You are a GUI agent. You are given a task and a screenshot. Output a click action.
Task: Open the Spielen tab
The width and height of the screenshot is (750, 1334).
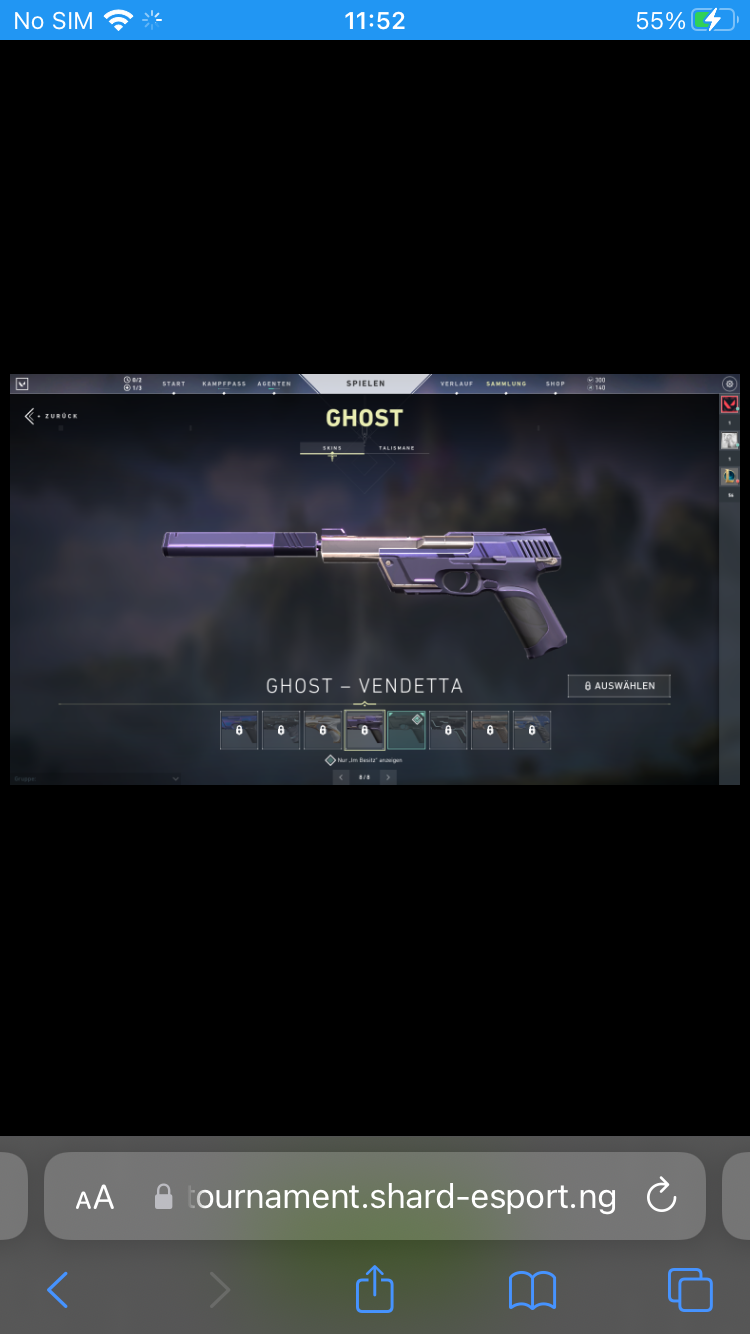365,384
